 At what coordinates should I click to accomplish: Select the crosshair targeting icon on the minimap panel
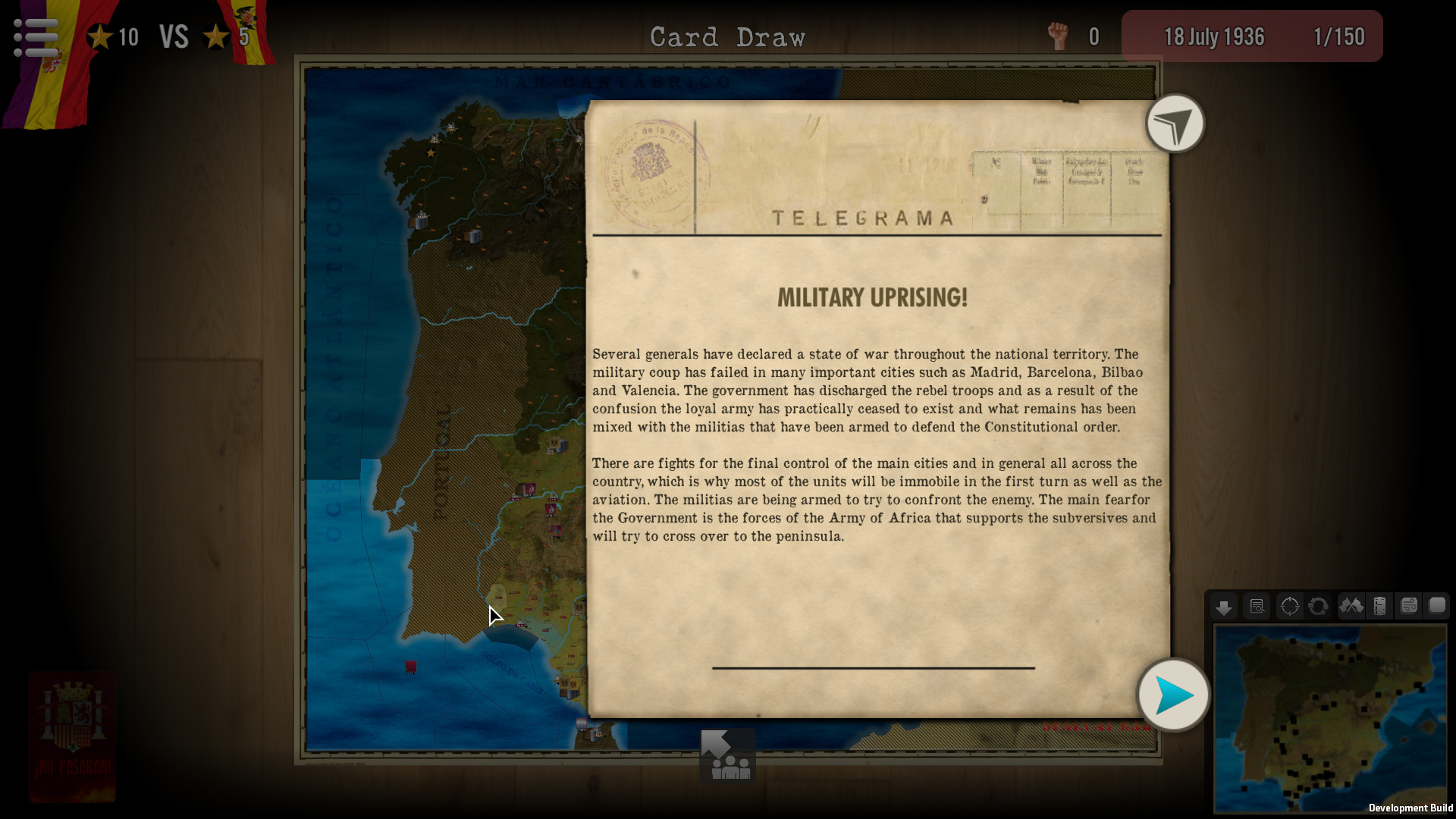click(x=1289, y=607)
